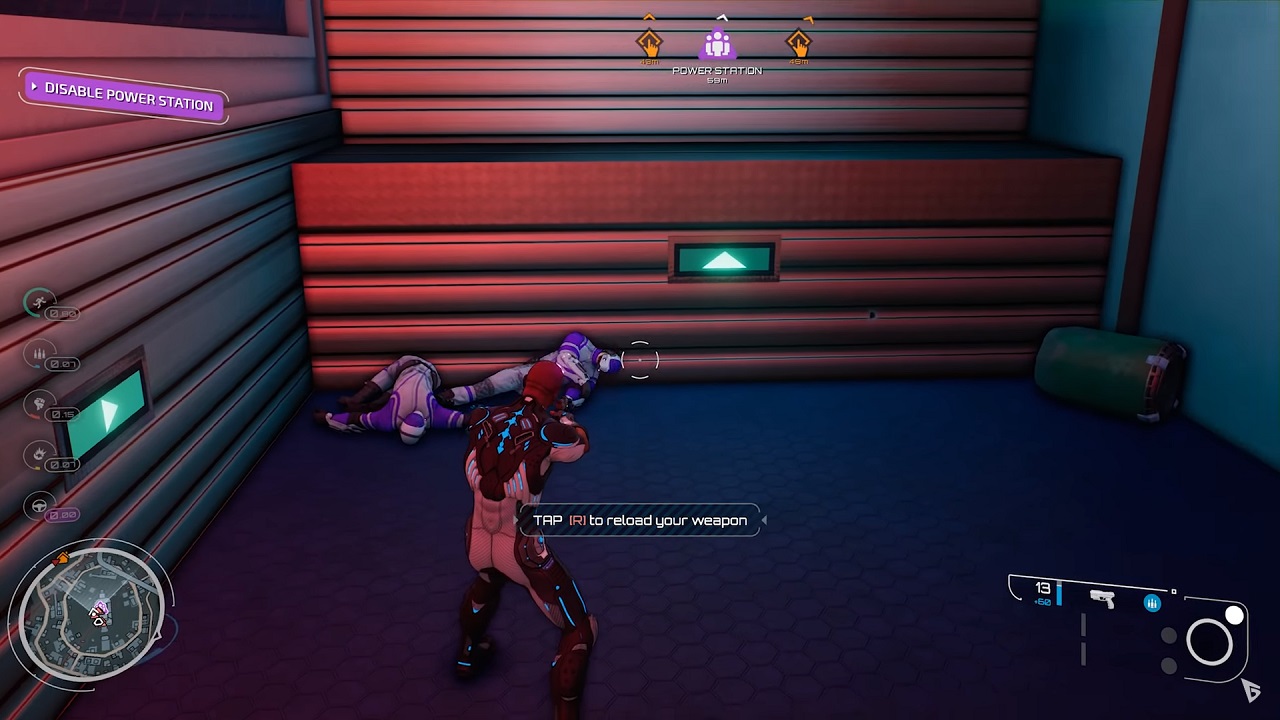Open the Disable Power Station objective tracker
Viewport: 1280px width, 720px height.
124,96
